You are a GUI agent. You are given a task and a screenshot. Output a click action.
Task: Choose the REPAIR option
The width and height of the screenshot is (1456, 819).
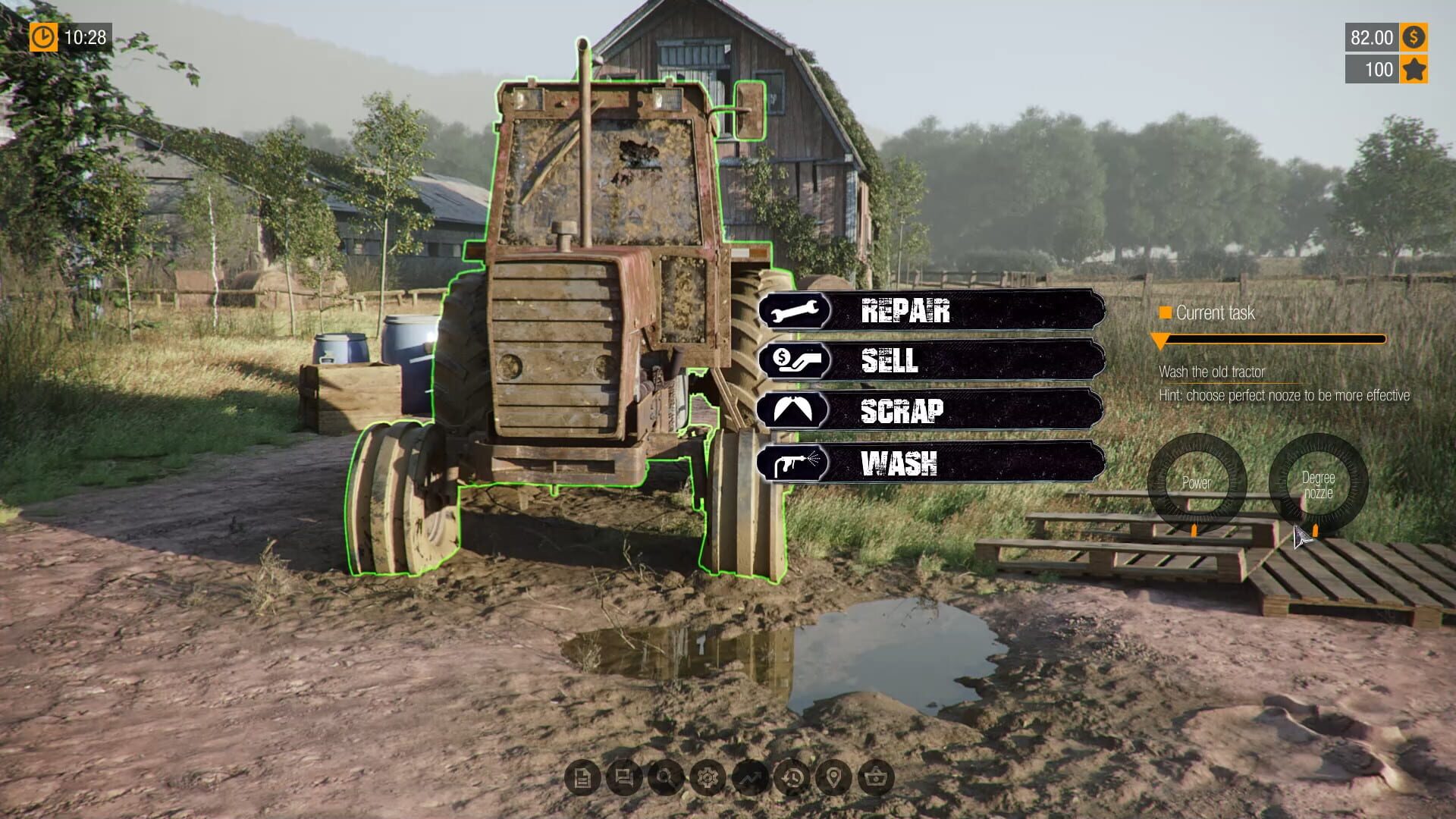pos(906,312)
